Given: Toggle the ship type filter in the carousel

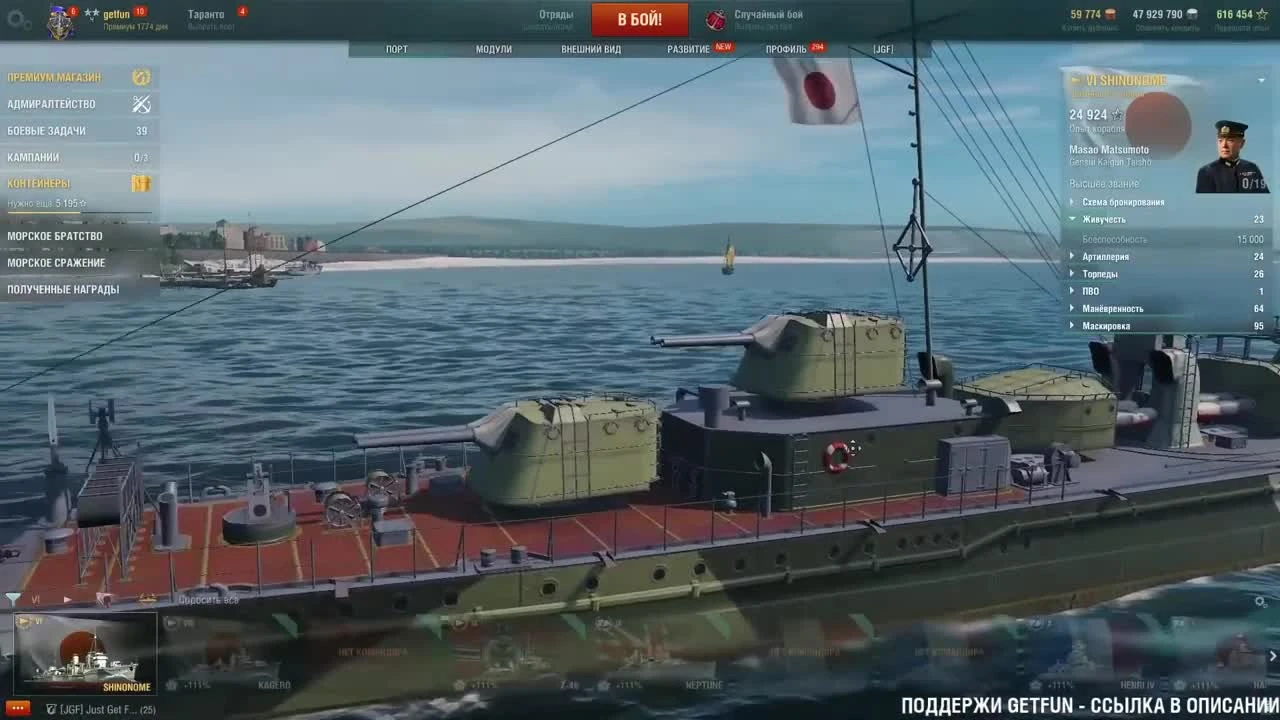Looking at the screenshot, I should coord(148,599).
